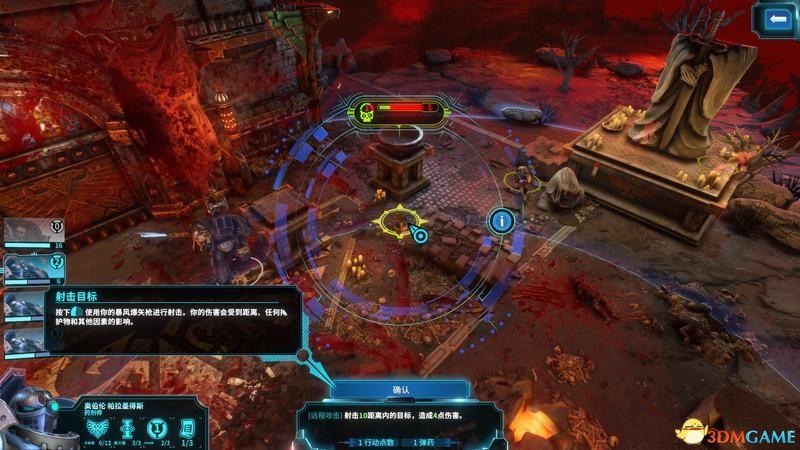Open the blue info icon near the target
This screenshot has height=450, width=800.
(x=501, y=220)
